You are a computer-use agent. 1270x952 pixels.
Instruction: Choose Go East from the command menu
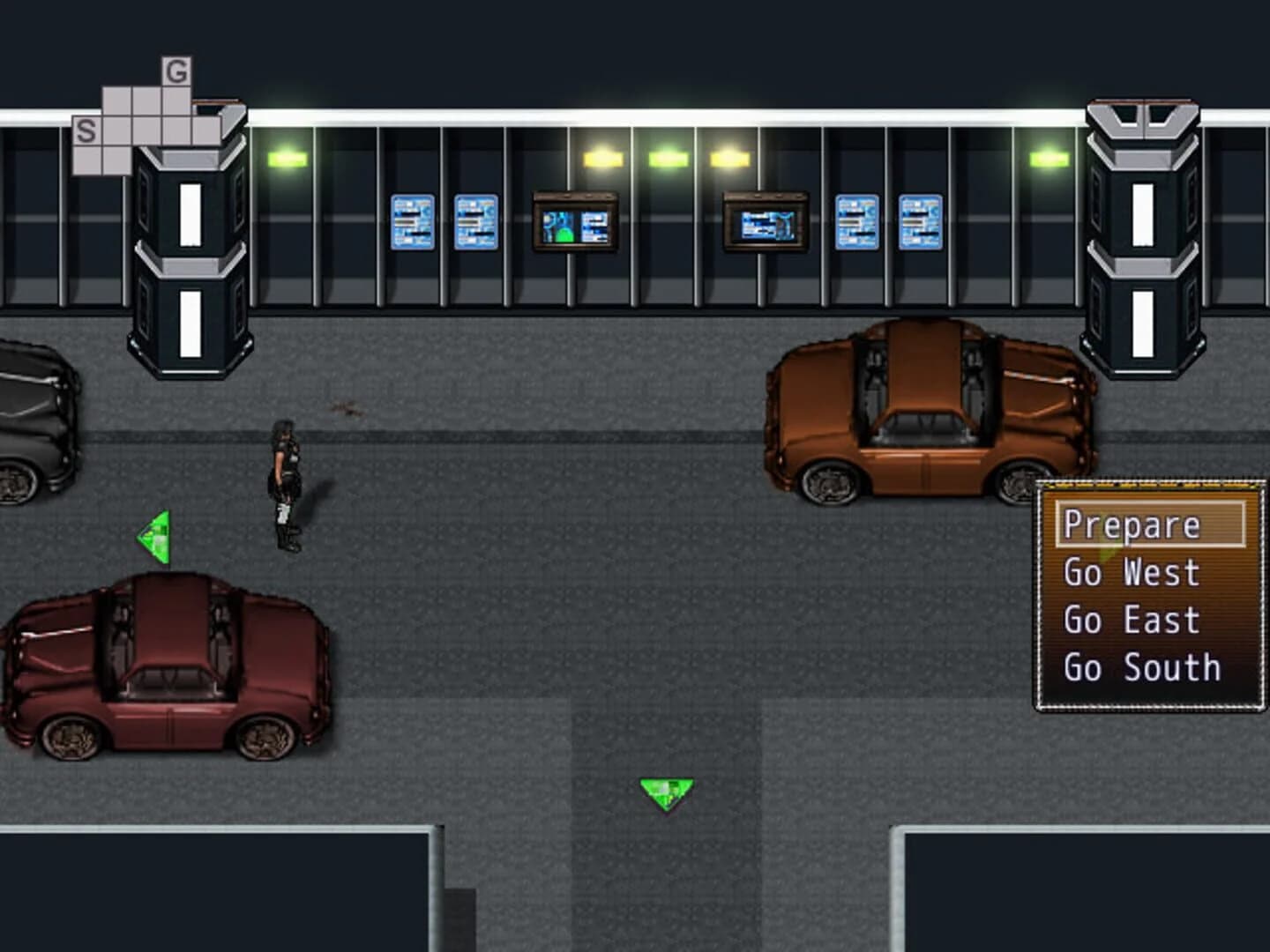(1133, 620)
